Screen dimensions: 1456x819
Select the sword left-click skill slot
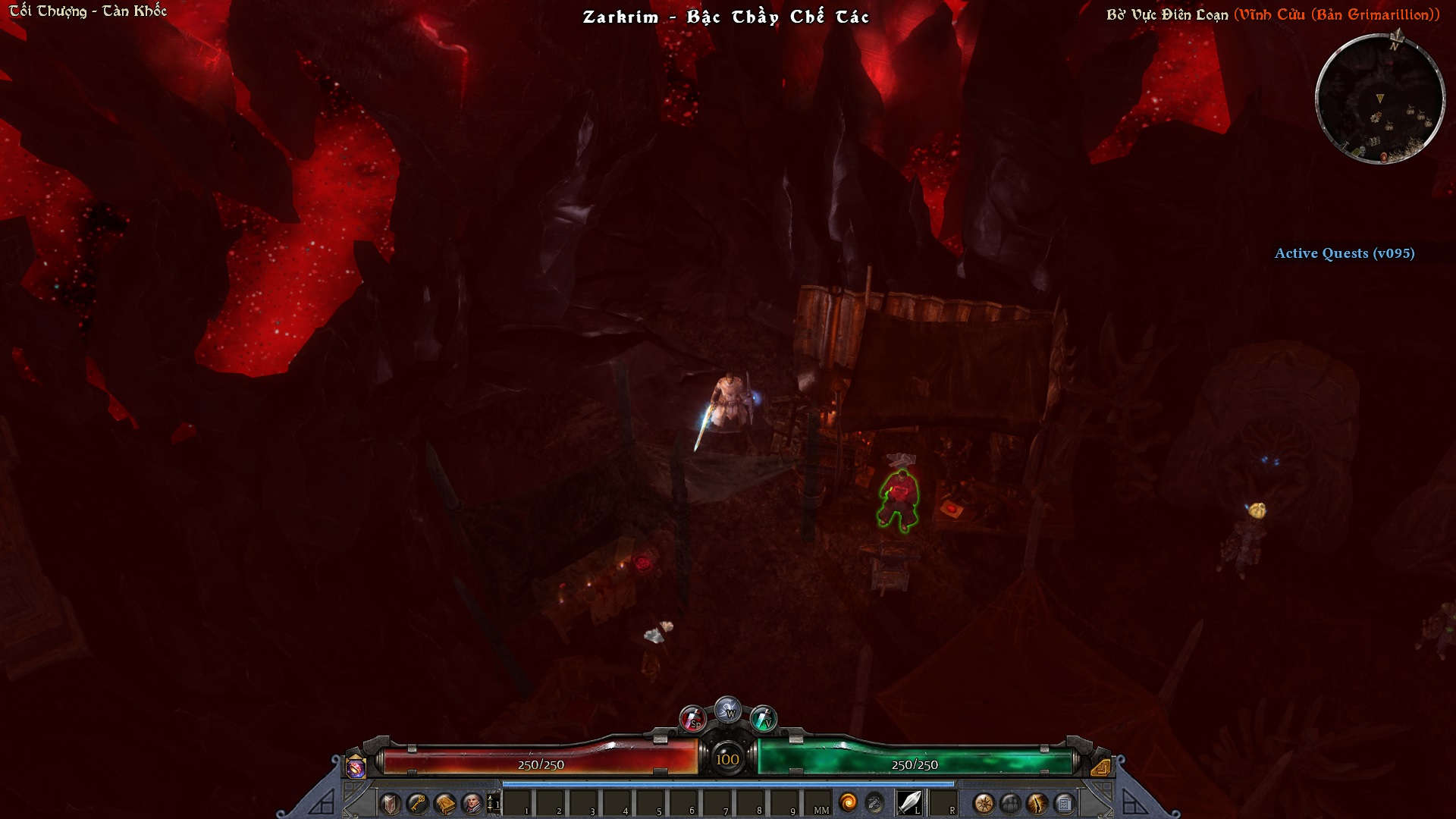(x=909, y=802)
